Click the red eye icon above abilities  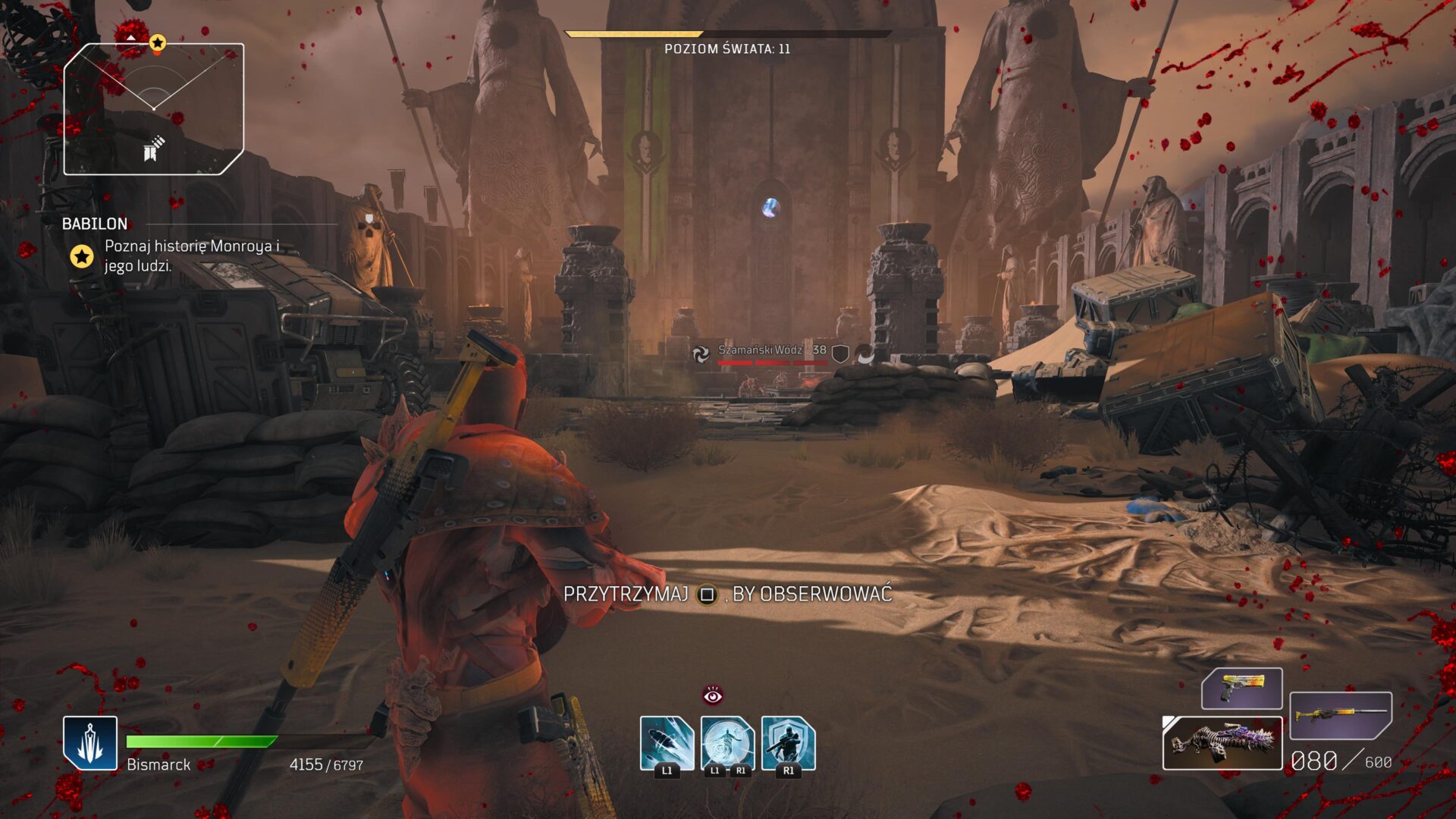tap(712, 695)
